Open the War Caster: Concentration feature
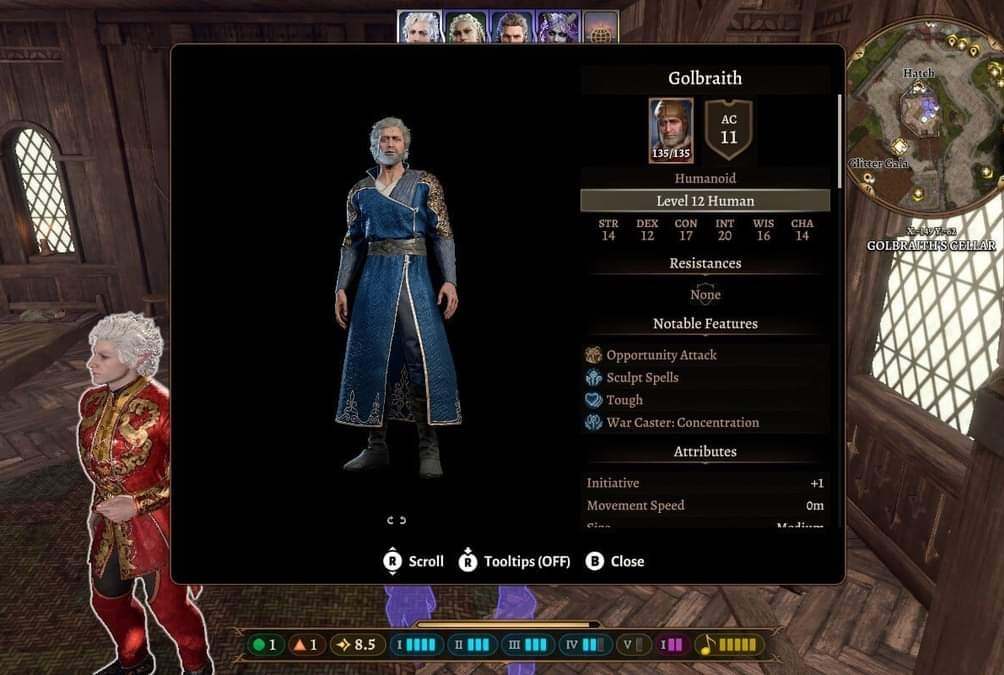1004x675 pixels. 682,423
